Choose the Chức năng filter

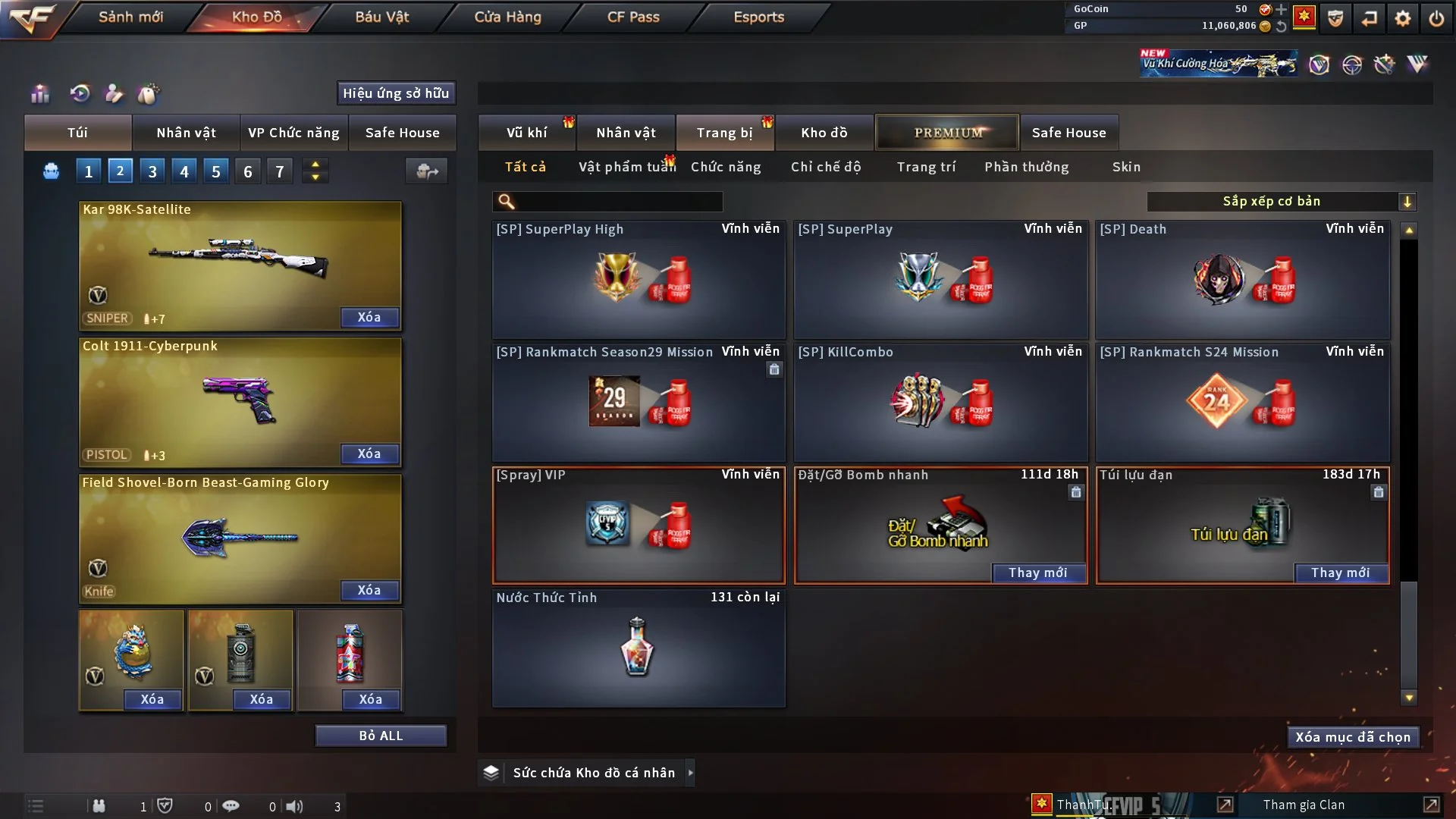[x=726, y=167]
